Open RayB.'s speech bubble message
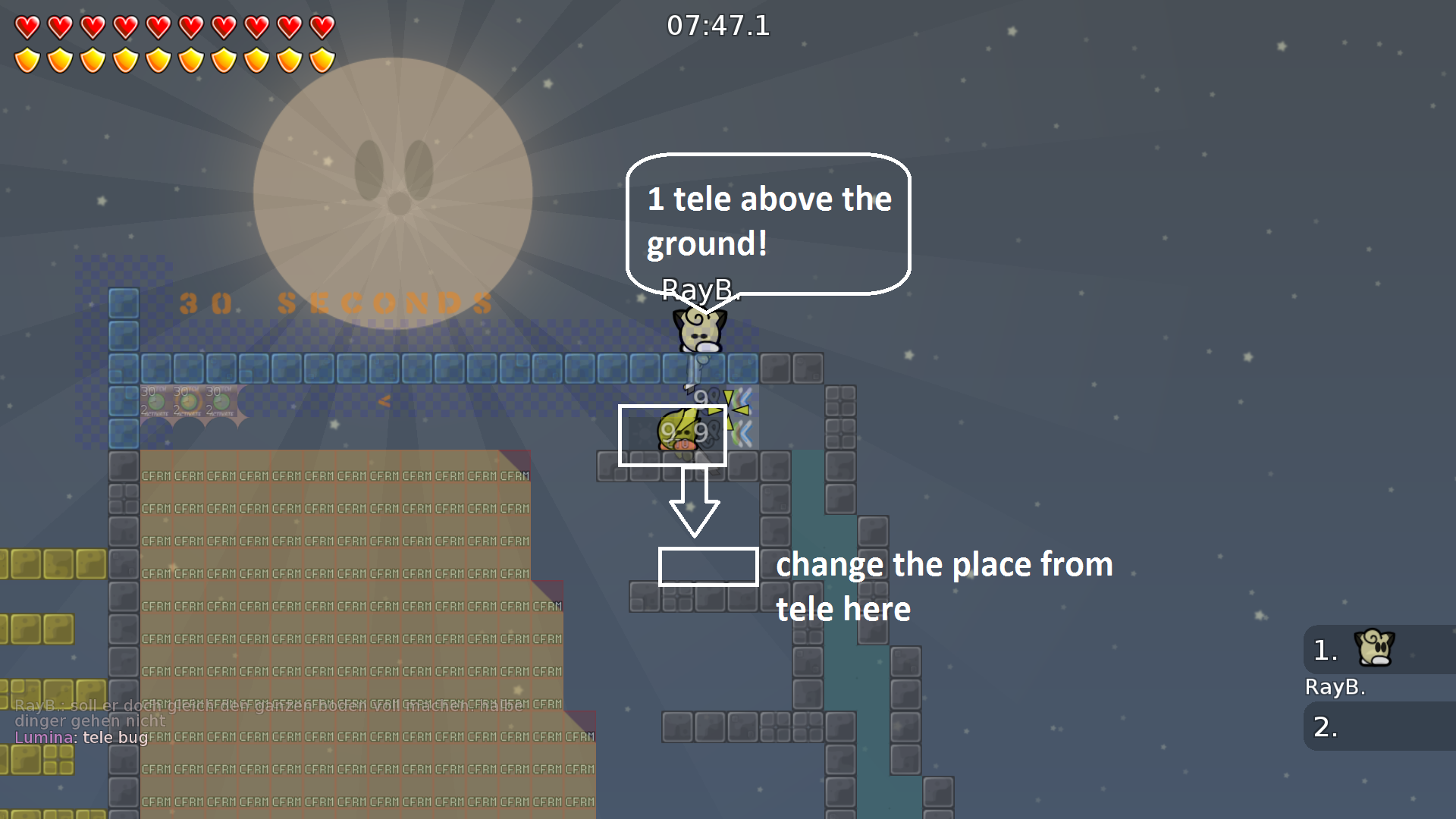 (767, 221)
